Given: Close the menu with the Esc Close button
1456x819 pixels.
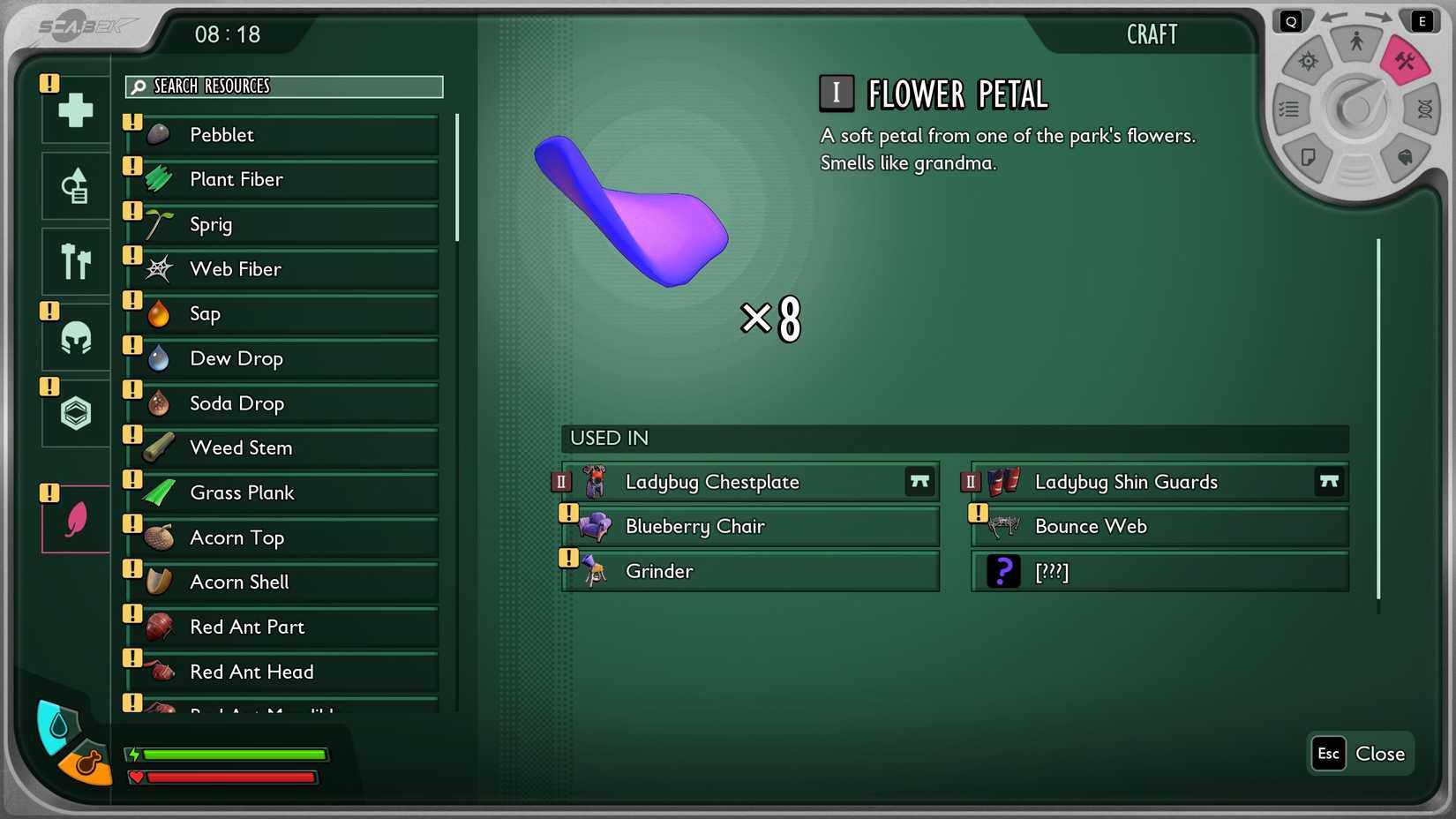Looking at the screenshot, I should [x=1359, y=754].
